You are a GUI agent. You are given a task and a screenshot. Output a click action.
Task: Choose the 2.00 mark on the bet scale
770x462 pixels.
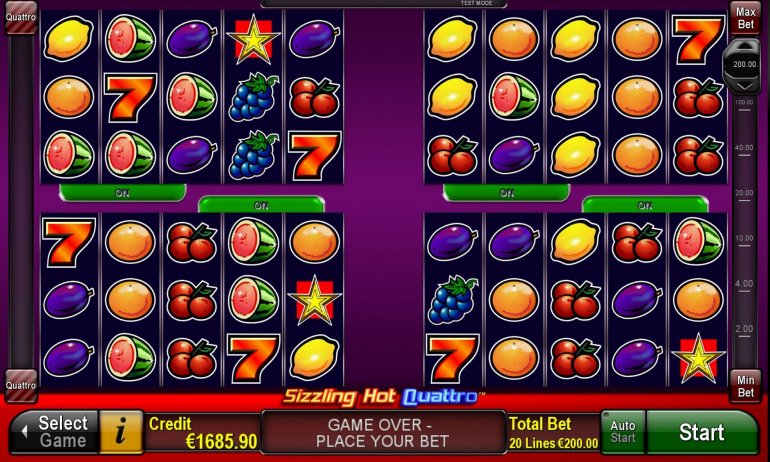744,329
